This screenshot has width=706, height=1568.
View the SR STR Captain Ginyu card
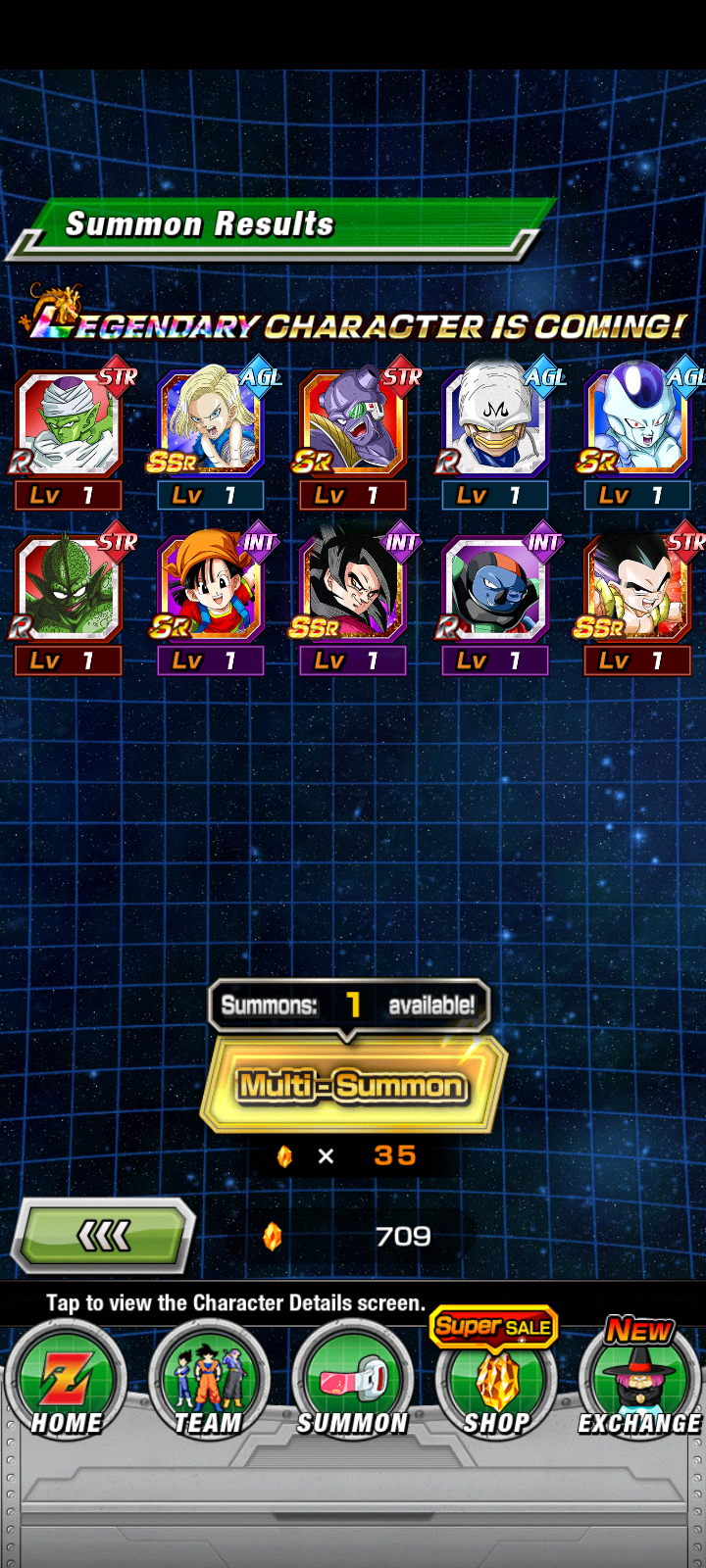coord(353,424)
